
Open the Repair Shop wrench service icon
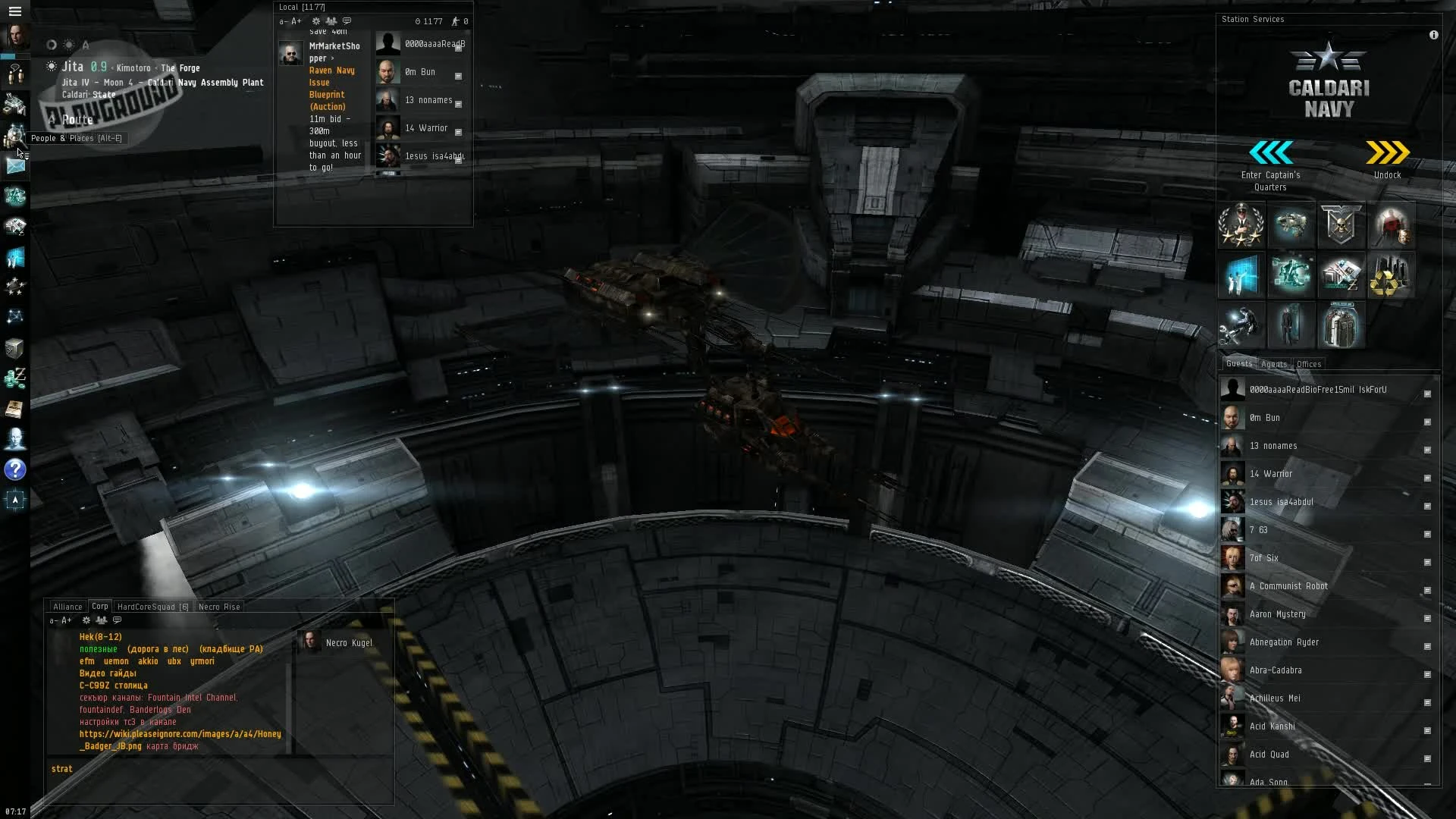coord(1241,325)
